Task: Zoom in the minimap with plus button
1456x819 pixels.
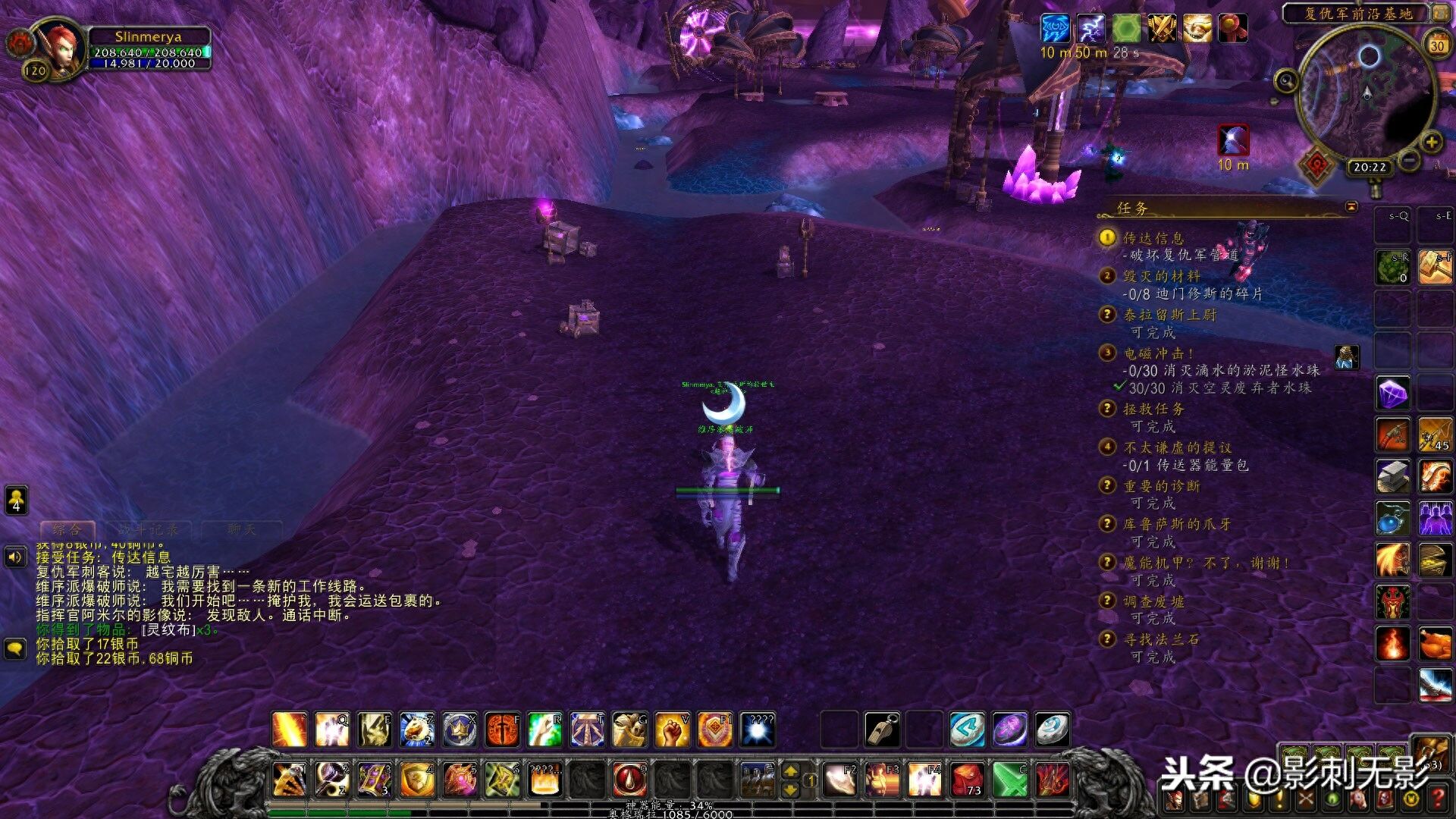Action: point(1431,142)
